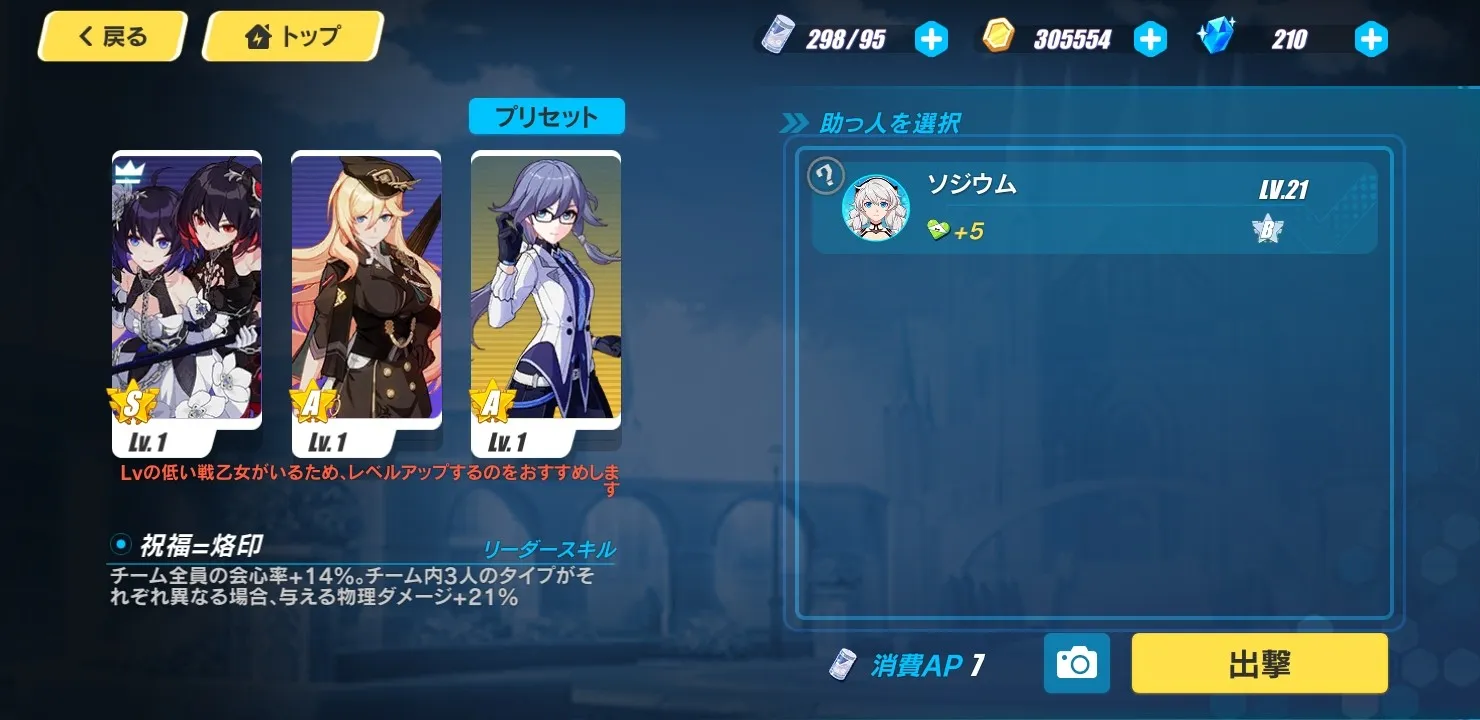
Task: Select the S-rank leader valkyrie card
Action: click(x=187, y=290)
